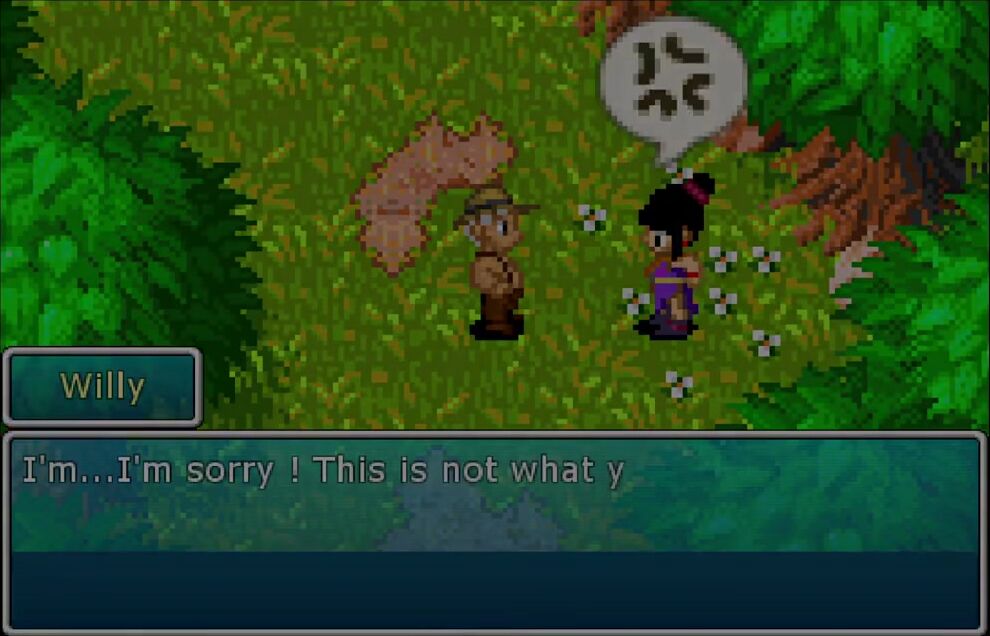The image size is (990, 636).
Task: Advance Willy's dialogue message box
Action: (x=495, y=532)
